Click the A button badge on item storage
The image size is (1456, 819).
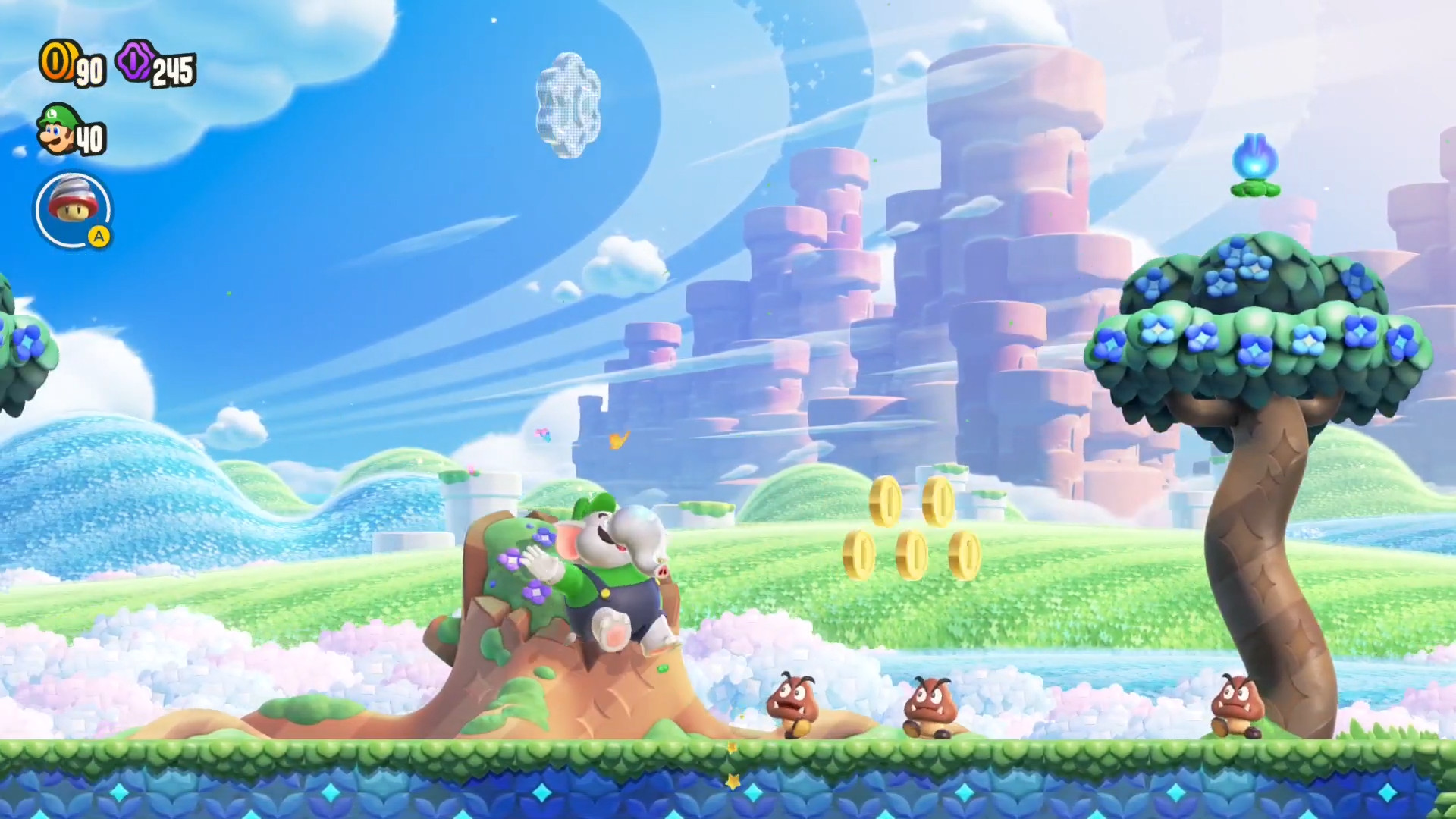101,237
